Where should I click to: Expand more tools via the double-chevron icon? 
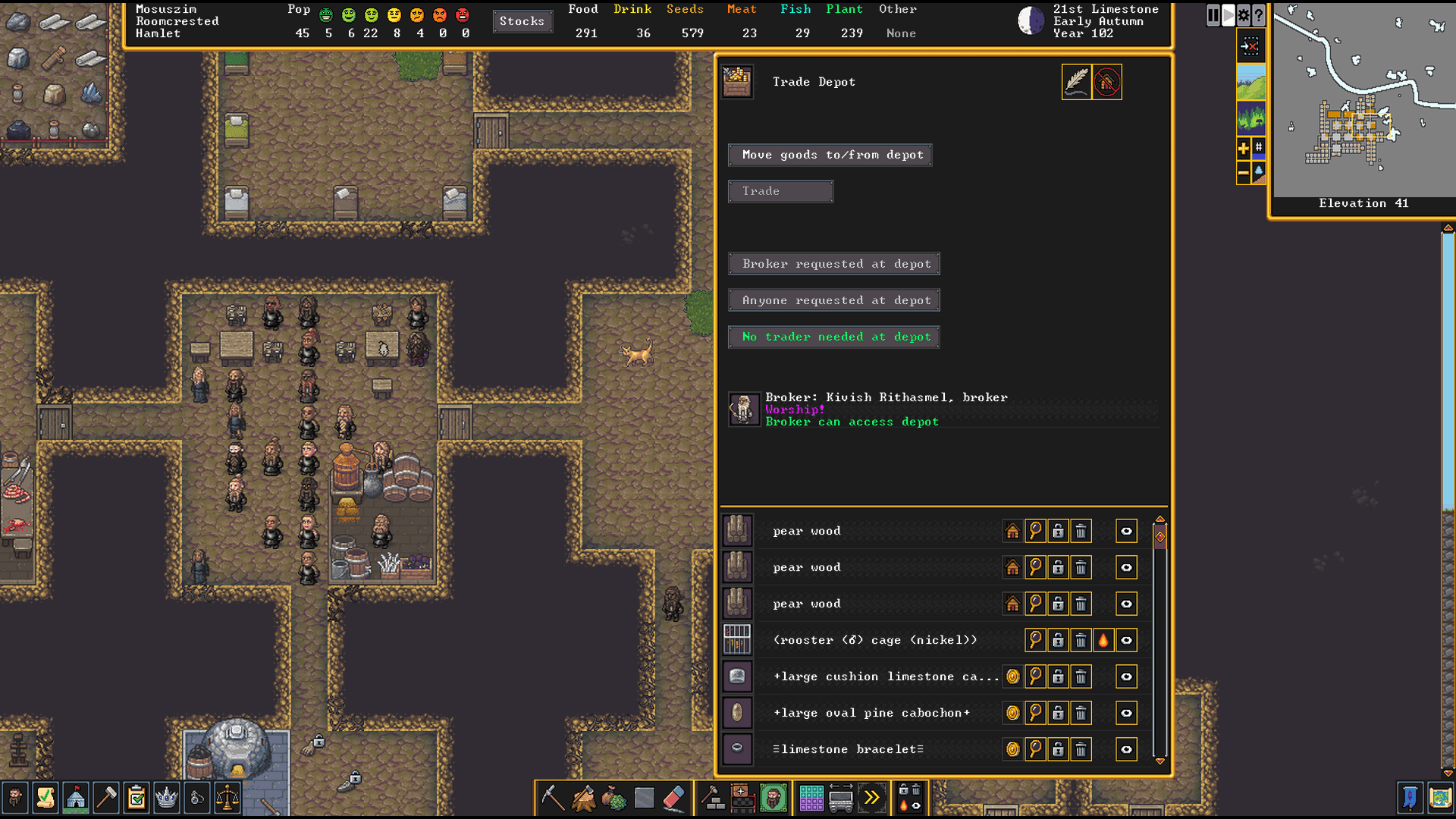[x=873, y=798]
